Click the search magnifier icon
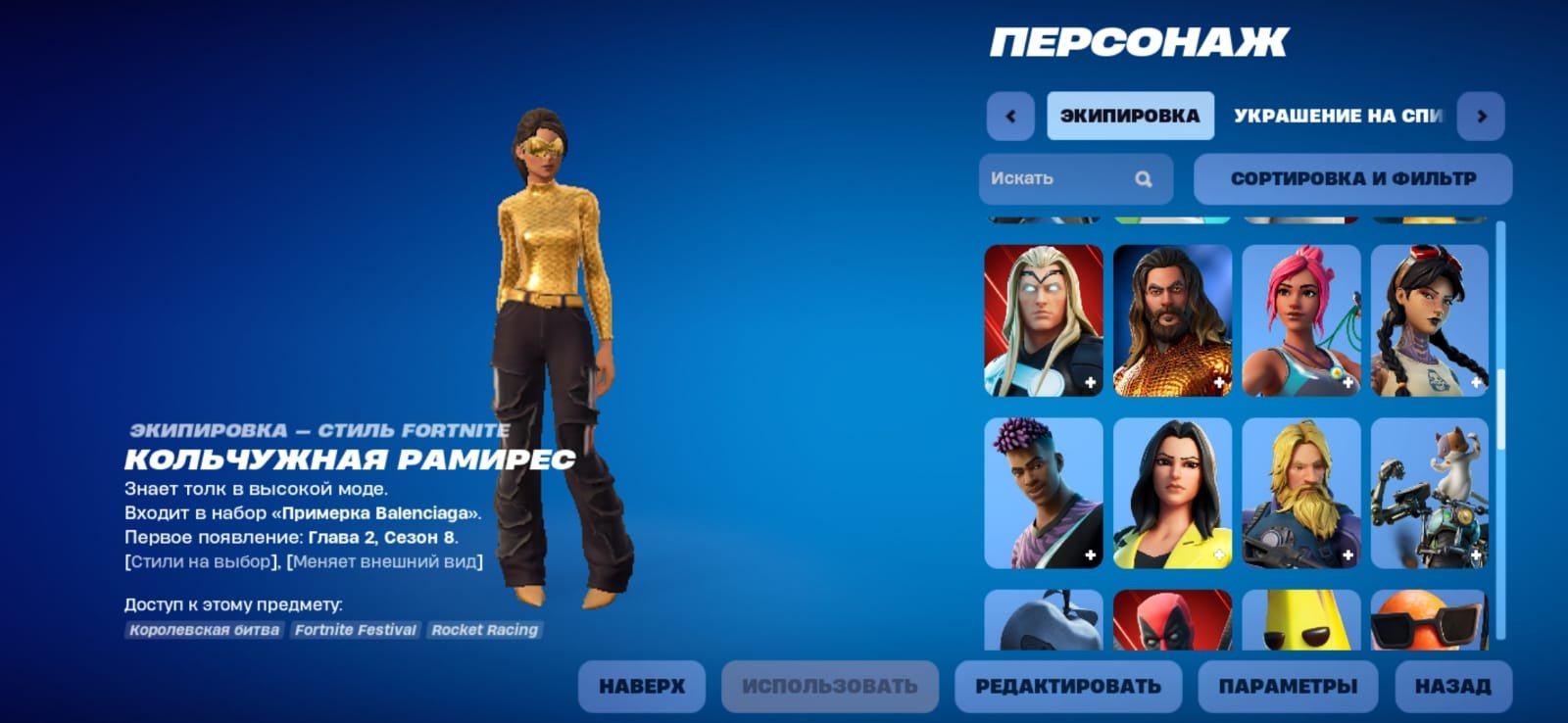Screen dimensions: 1568x723 [x=1143, y=178]
